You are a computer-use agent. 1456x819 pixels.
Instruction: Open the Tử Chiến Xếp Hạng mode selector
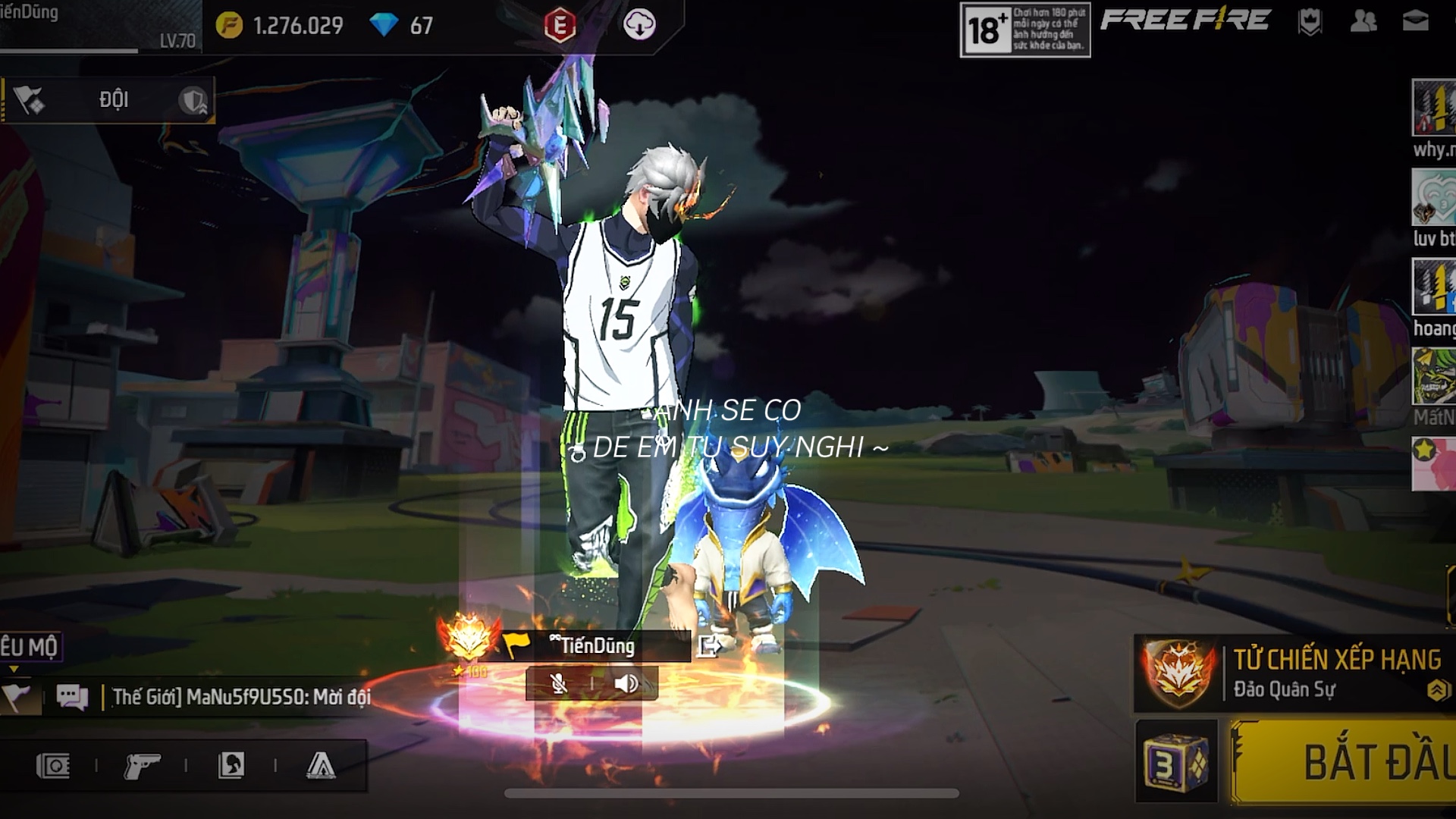point(1297,673)
